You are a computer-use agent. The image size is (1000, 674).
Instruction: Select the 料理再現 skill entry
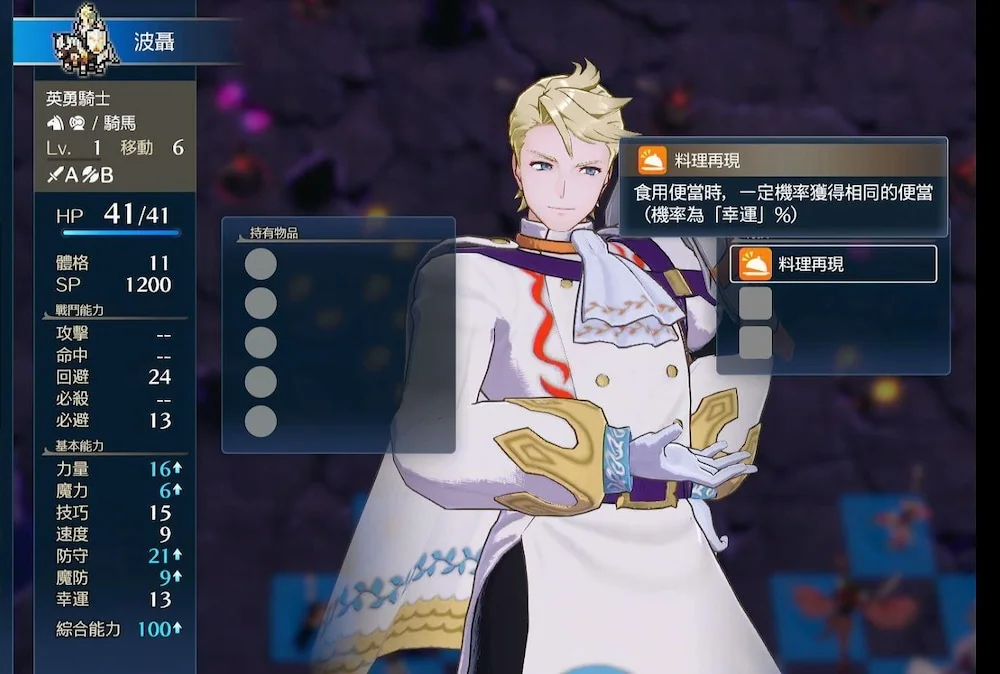[x=833, y=264]
